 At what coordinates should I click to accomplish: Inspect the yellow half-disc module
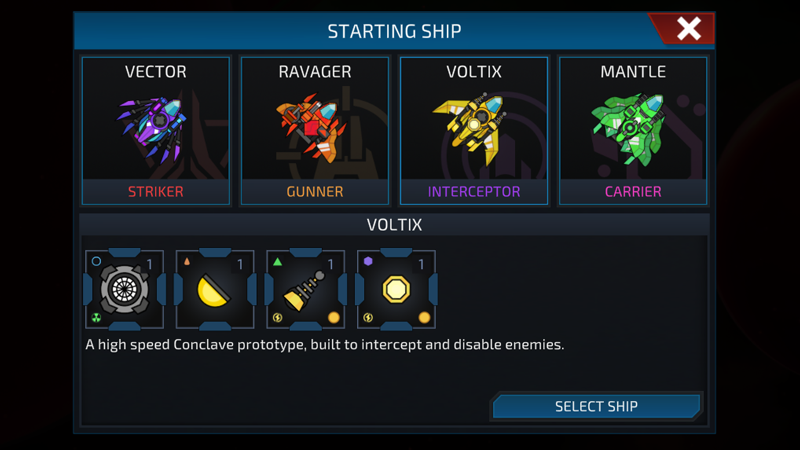coord(215,290)
